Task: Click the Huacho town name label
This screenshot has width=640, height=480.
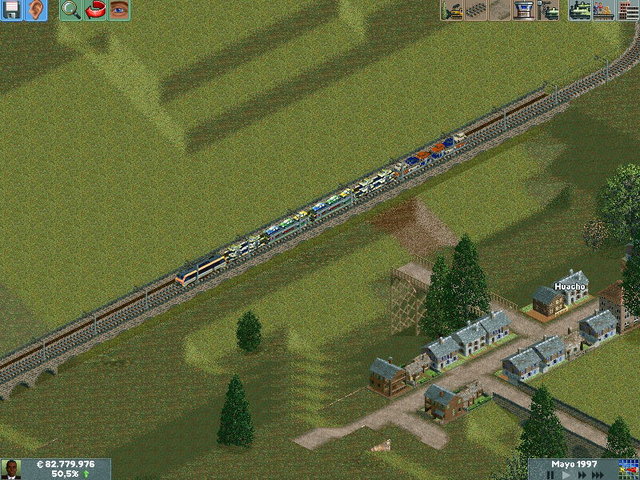Action: pyautogui.click(x=570, y=285)
